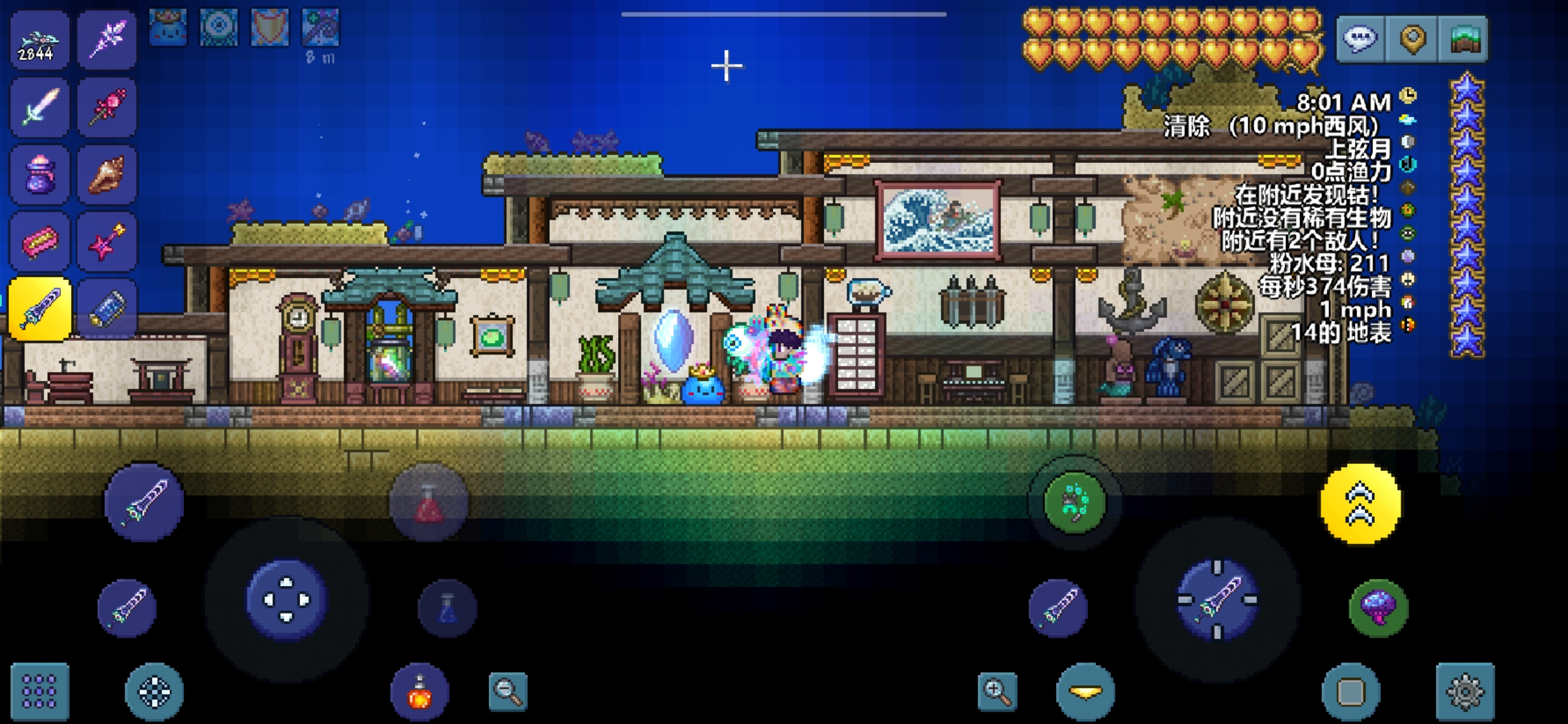Open the chat bubble button
The width and height of the screenshot is (1568, 724).
[1360, 38]
